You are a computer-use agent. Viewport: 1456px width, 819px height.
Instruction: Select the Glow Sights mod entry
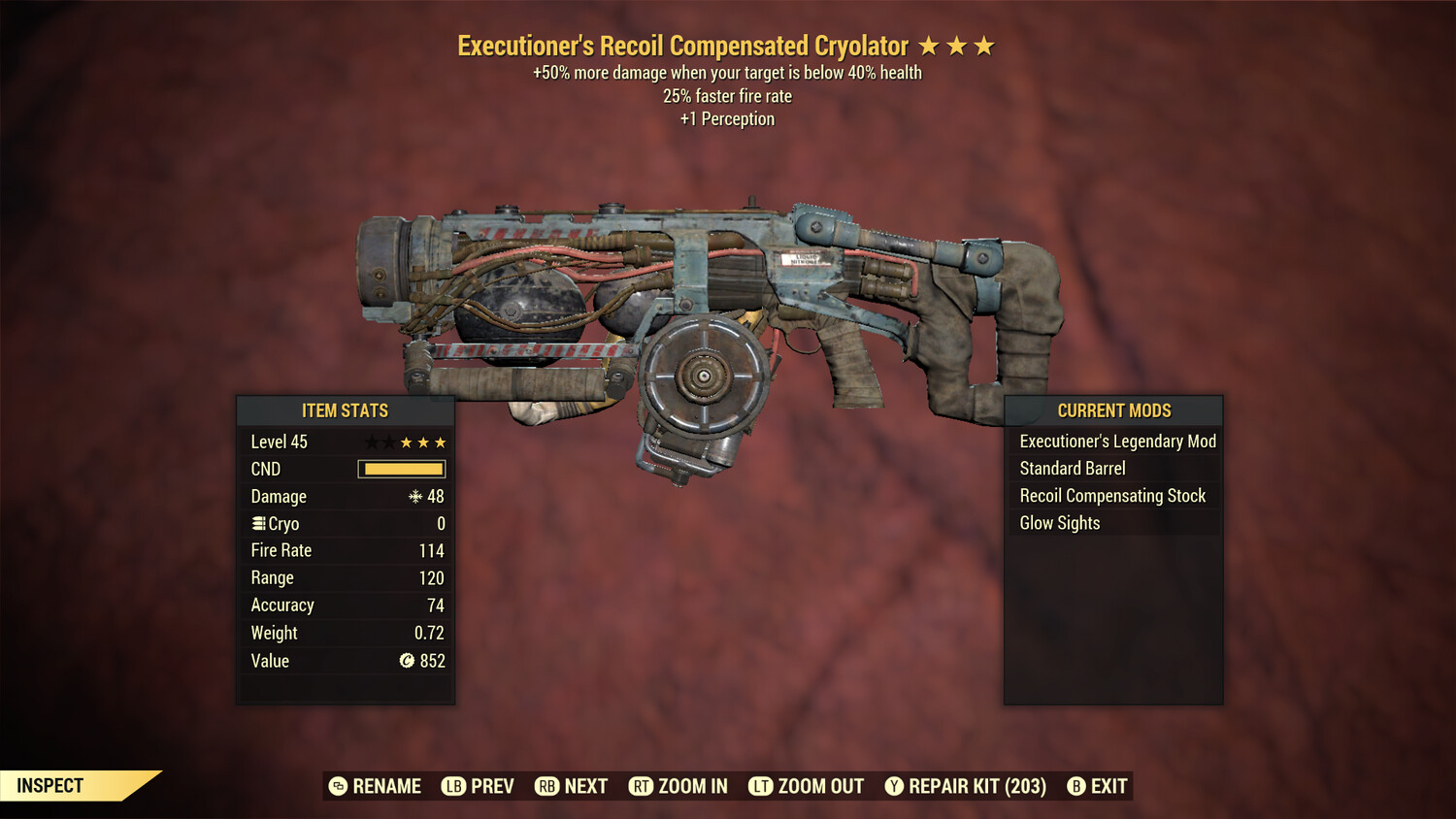click(1059, 522)
